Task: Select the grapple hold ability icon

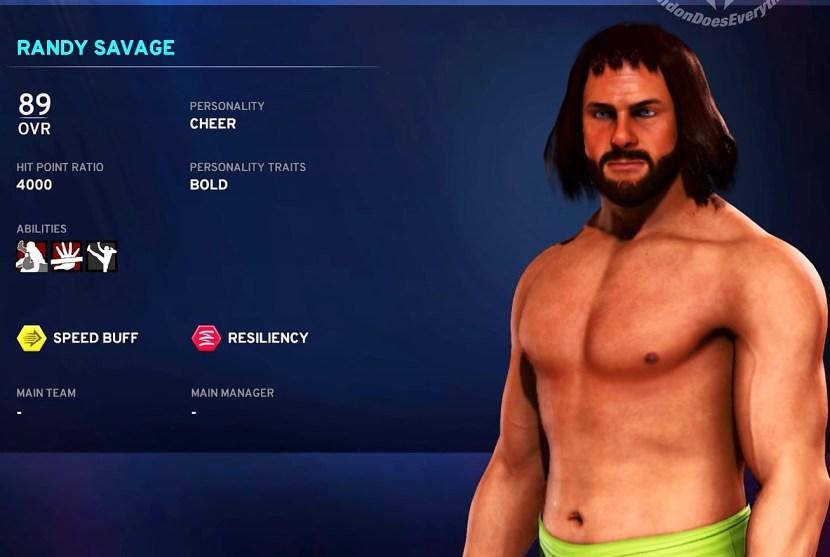Action: point(32,256)
